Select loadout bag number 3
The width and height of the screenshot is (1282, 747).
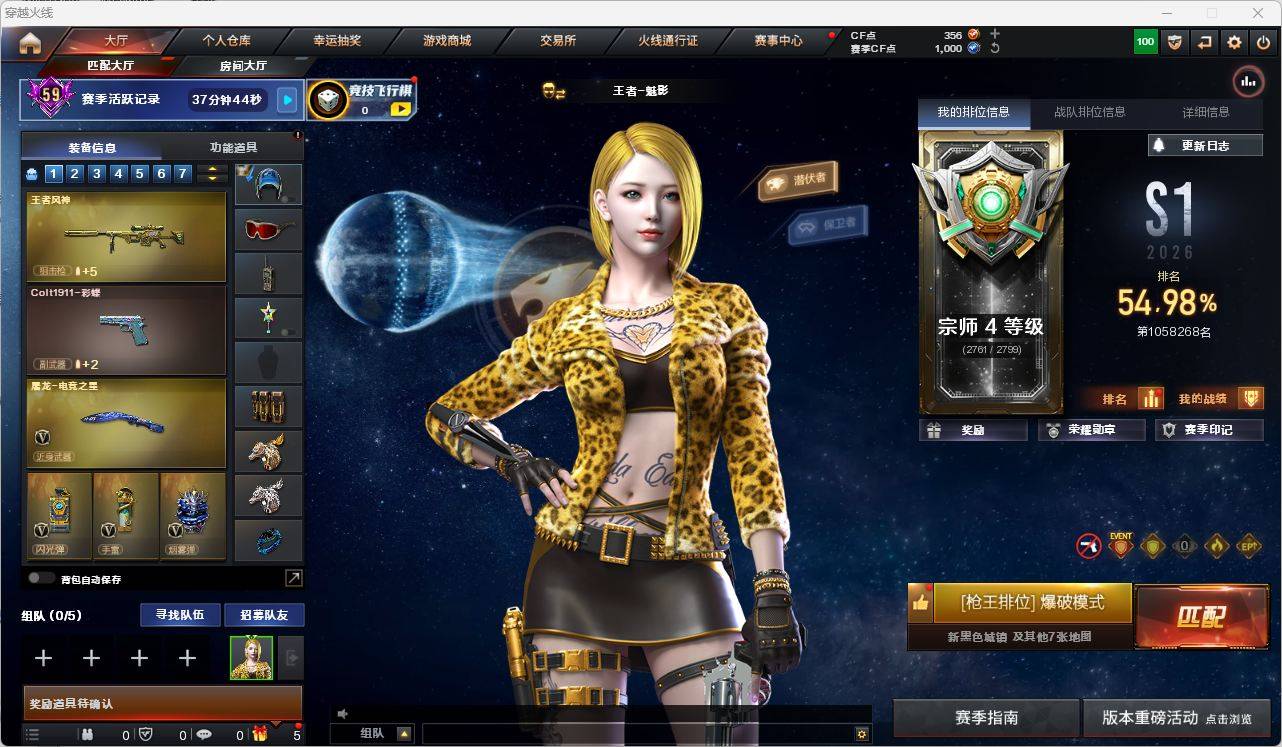click(97, 174)
